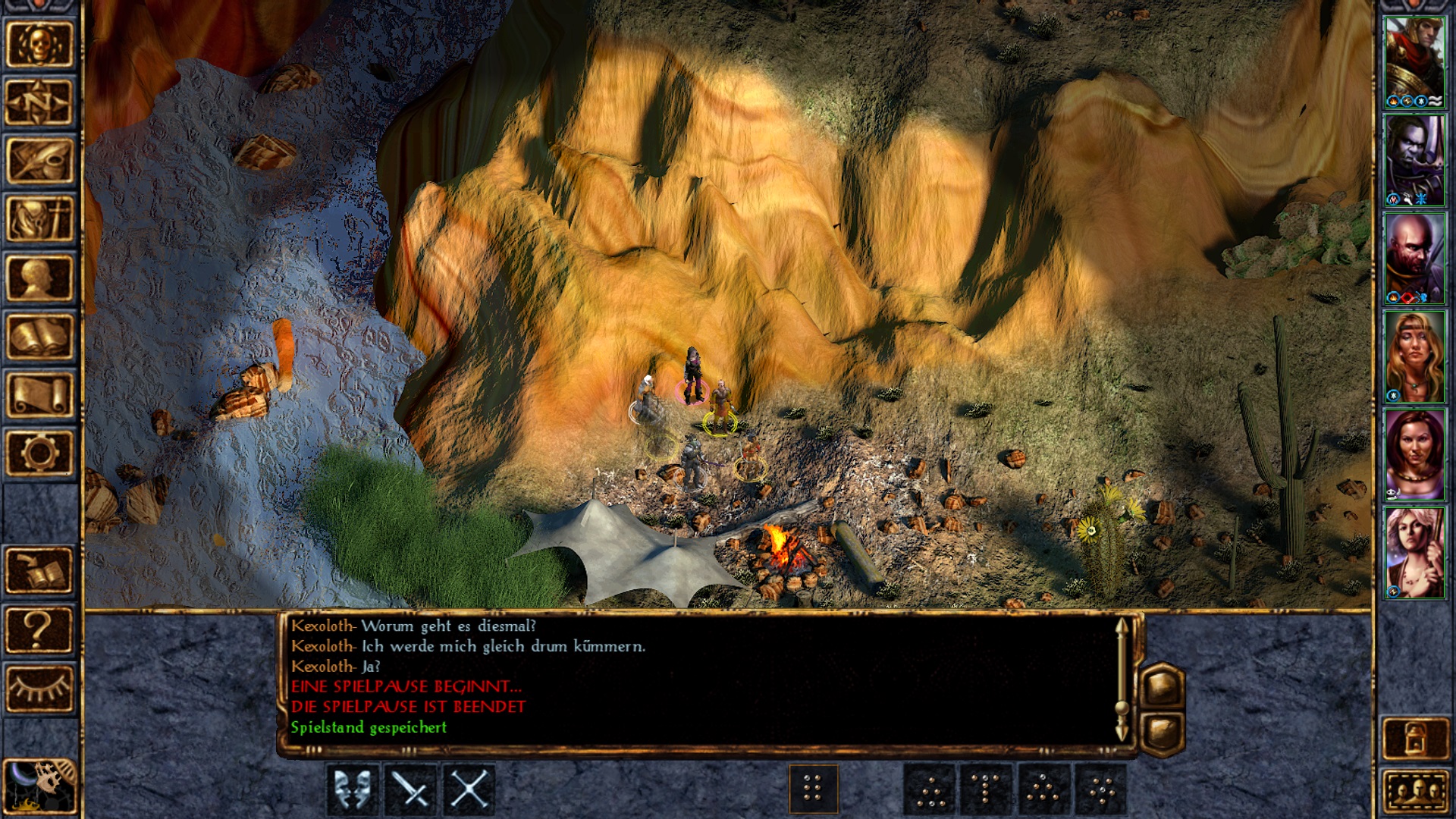The image size is (1456, 819).
Task: Open help with the question mark button
Action: (x=39, y=629)
